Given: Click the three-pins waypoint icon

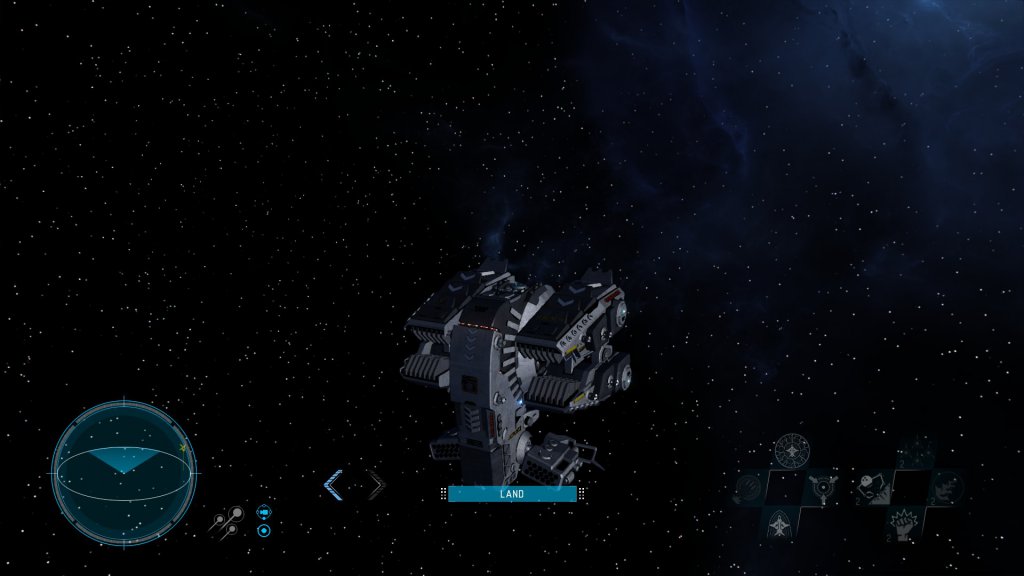Looking at the screenshot, I should [227, 520].
